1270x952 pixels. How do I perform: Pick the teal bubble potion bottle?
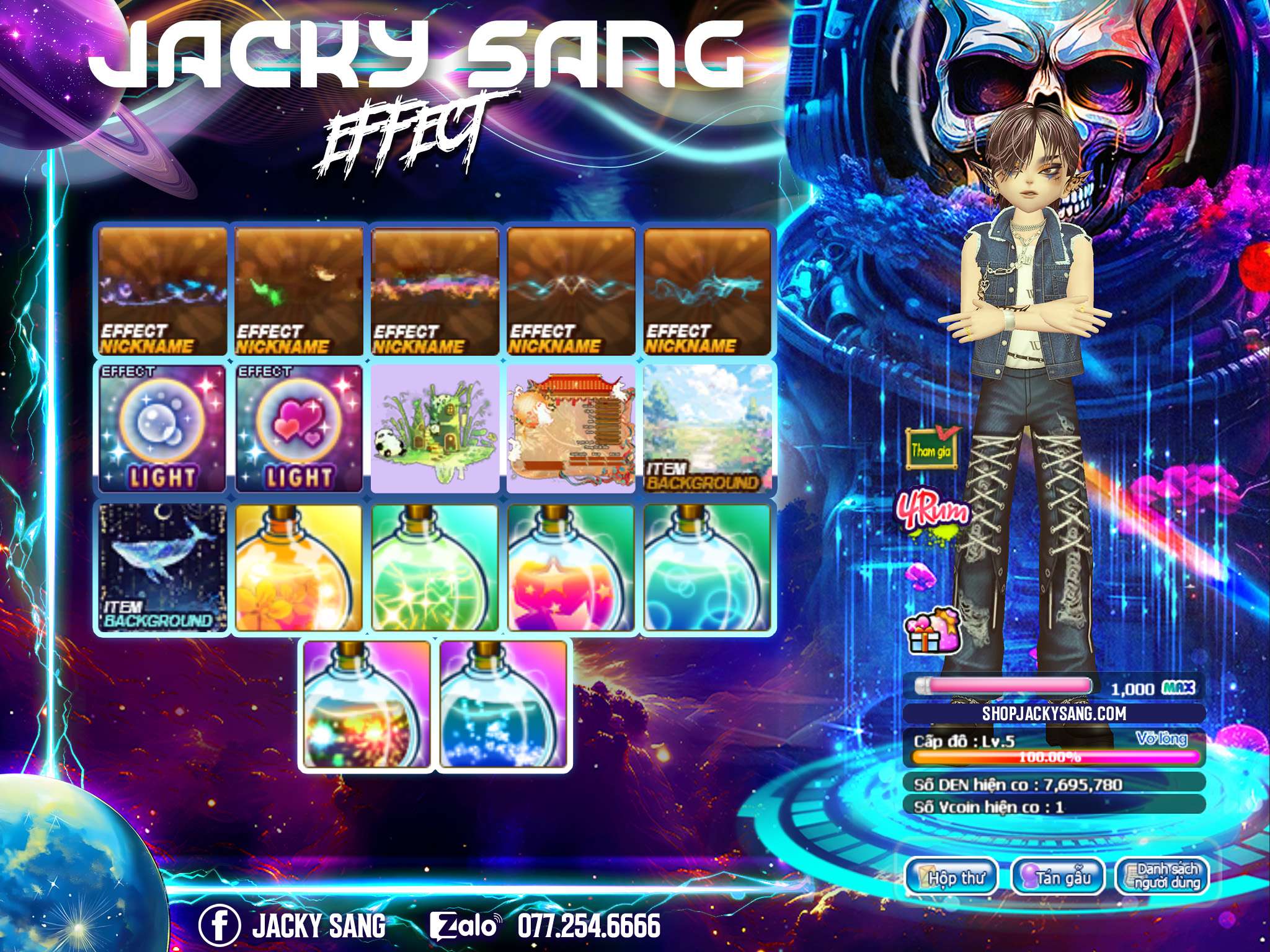click(x=708, y=568)
